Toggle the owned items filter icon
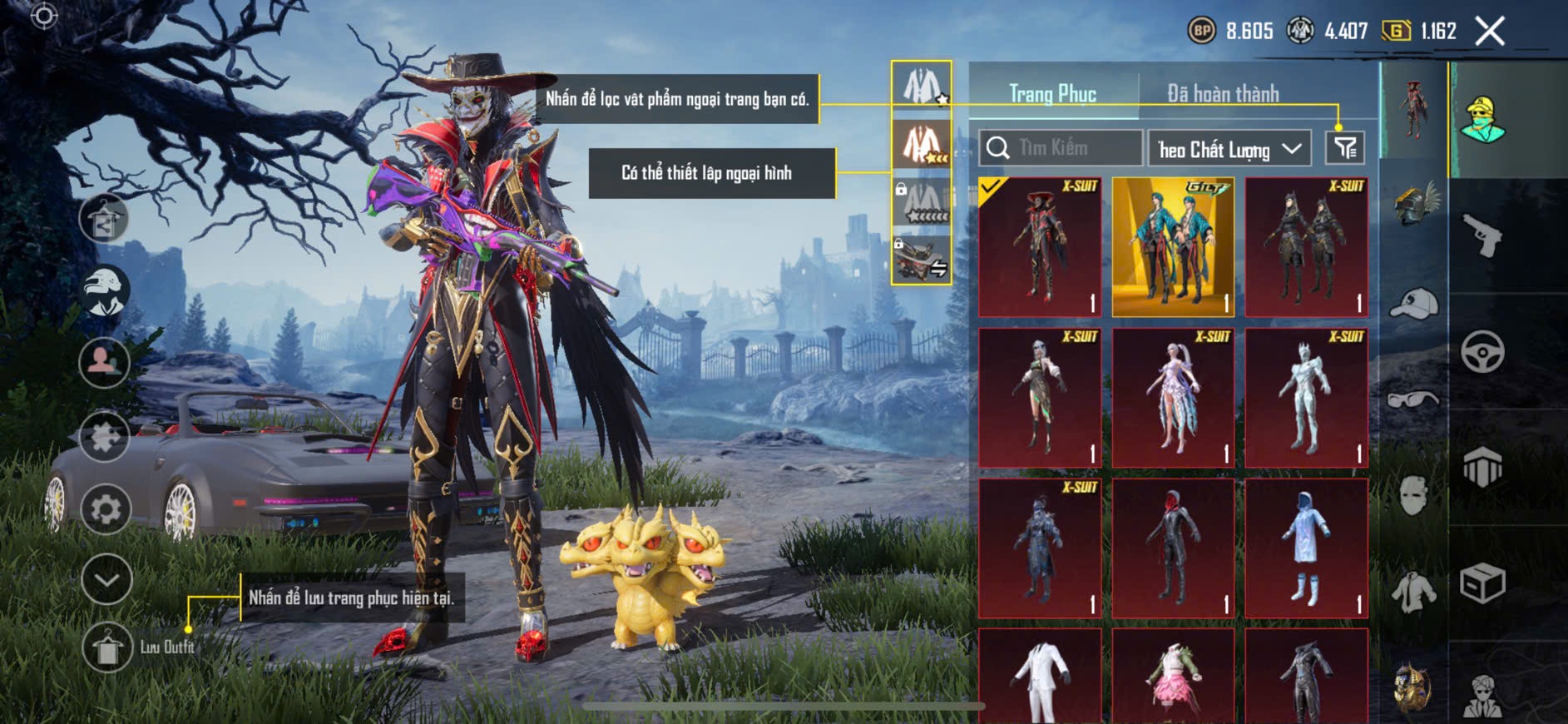The width and height of the screenshot is (1568, 724). pos(1345,148)
